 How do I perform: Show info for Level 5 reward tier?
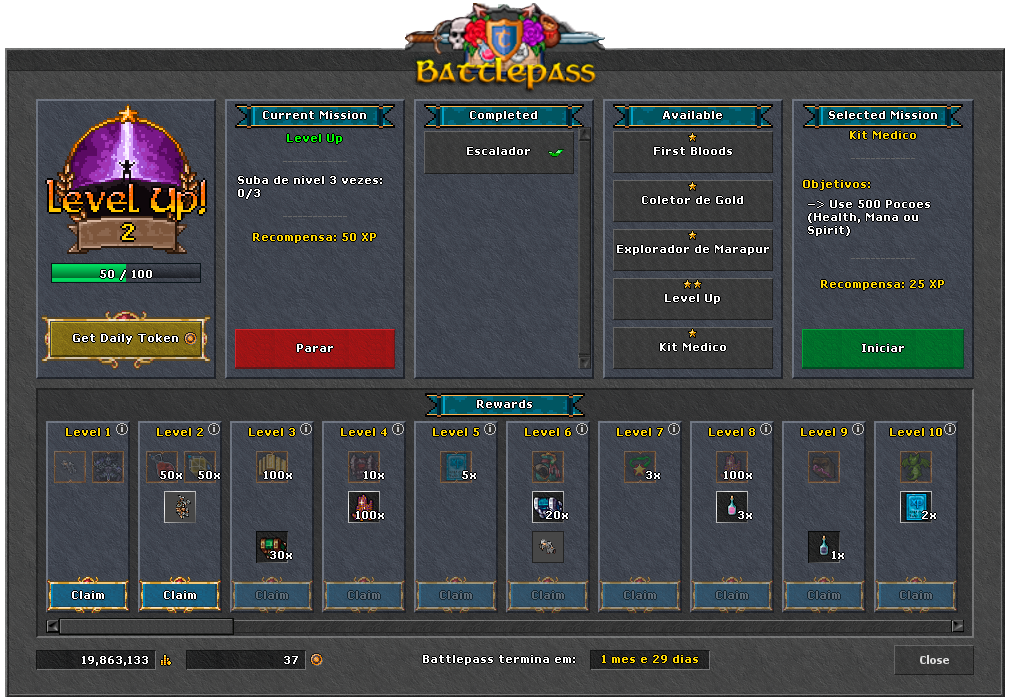pyautogui.click(x=490, y=430)
